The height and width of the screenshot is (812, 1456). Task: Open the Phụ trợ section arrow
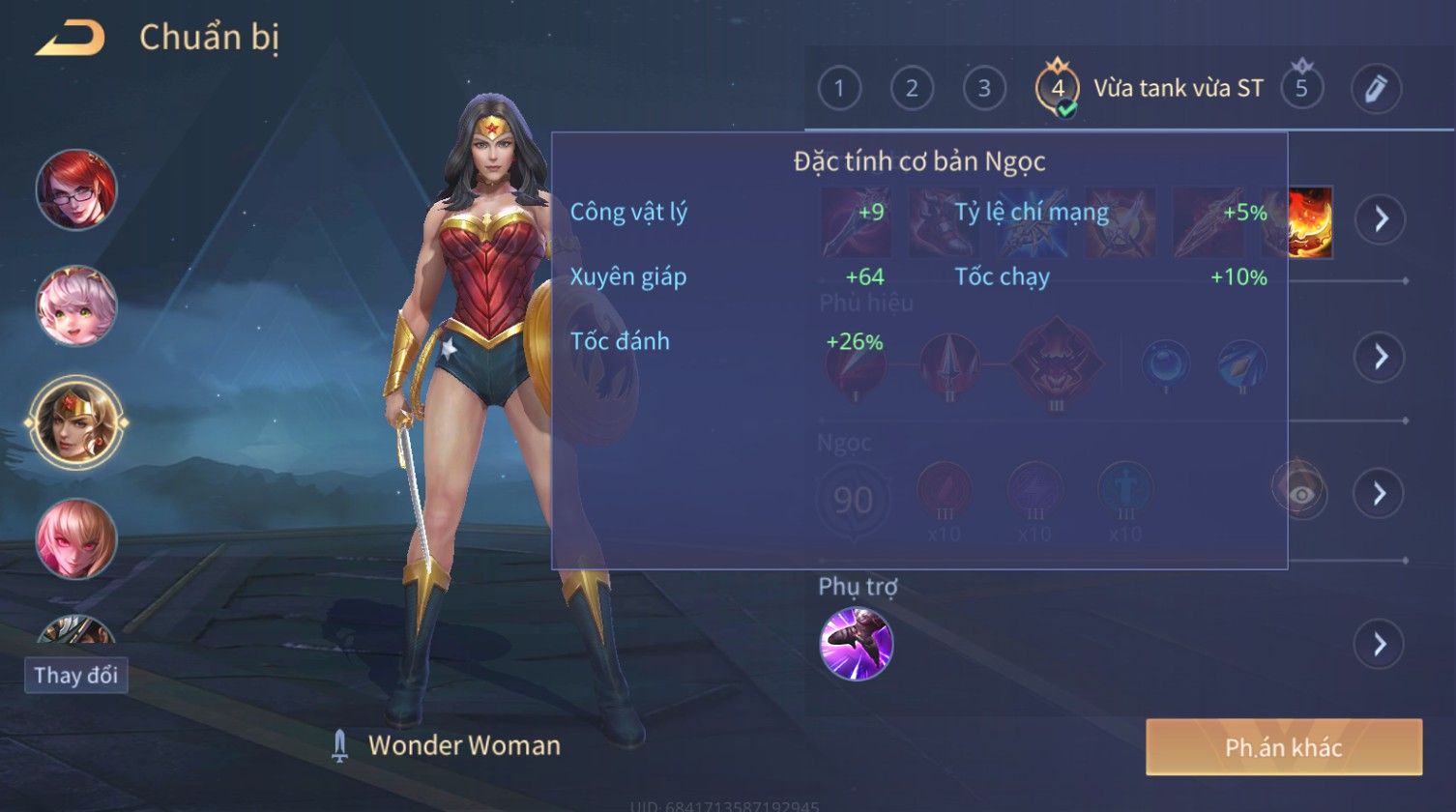click(1380, 644)
